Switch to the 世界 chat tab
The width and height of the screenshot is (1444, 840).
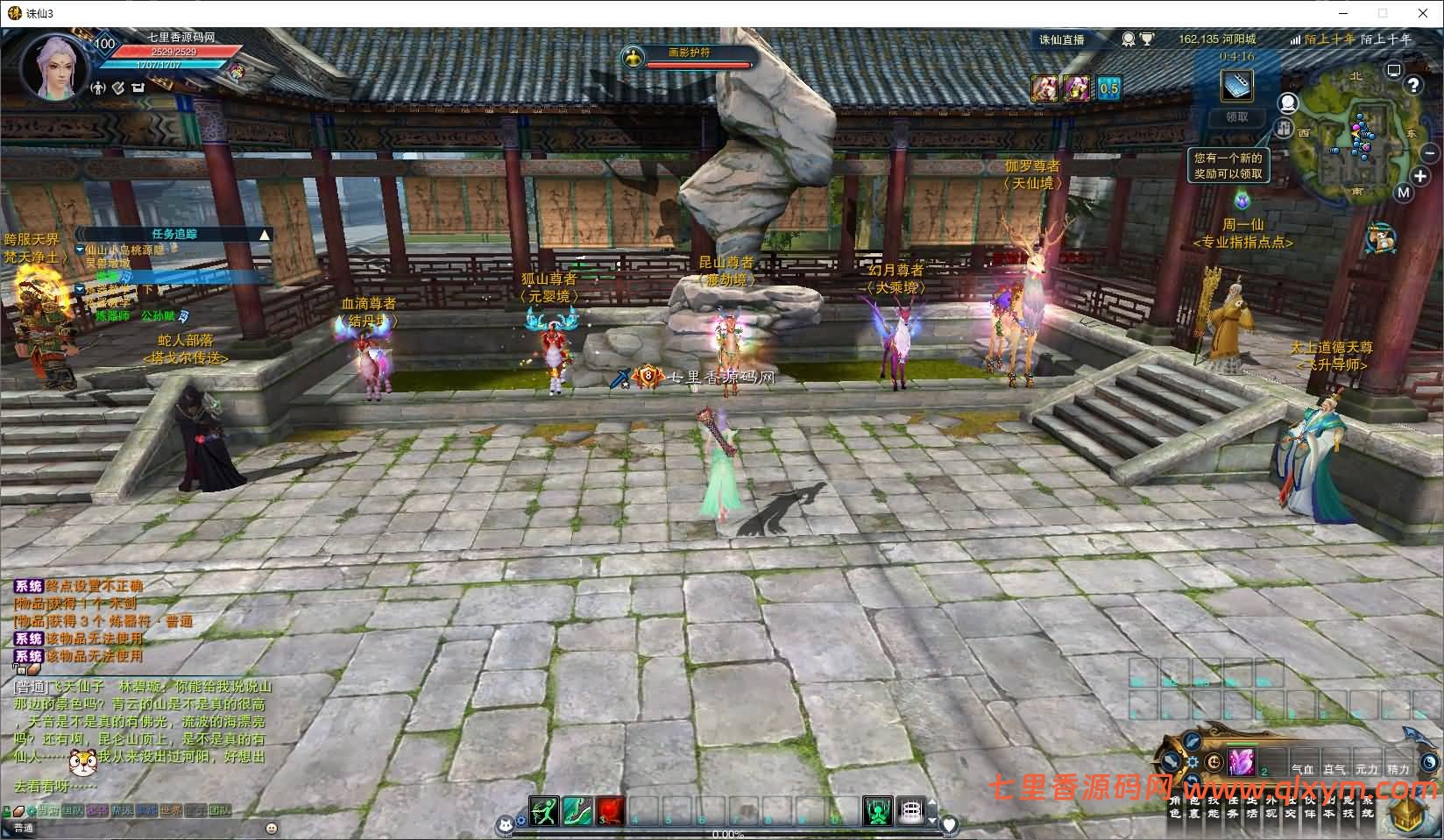pos(170,811)
